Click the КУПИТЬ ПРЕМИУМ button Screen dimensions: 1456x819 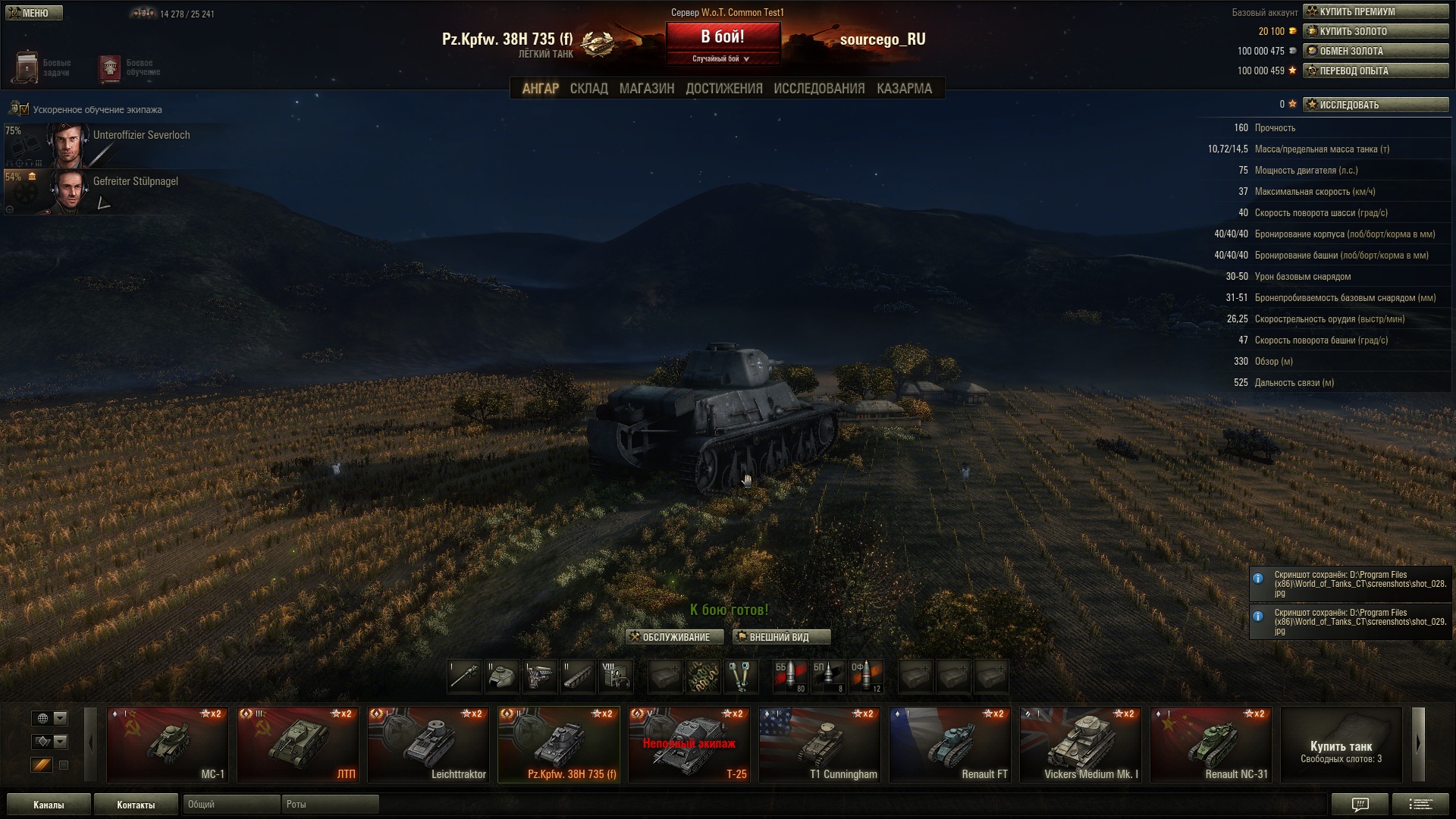[x=1376, y=11]
